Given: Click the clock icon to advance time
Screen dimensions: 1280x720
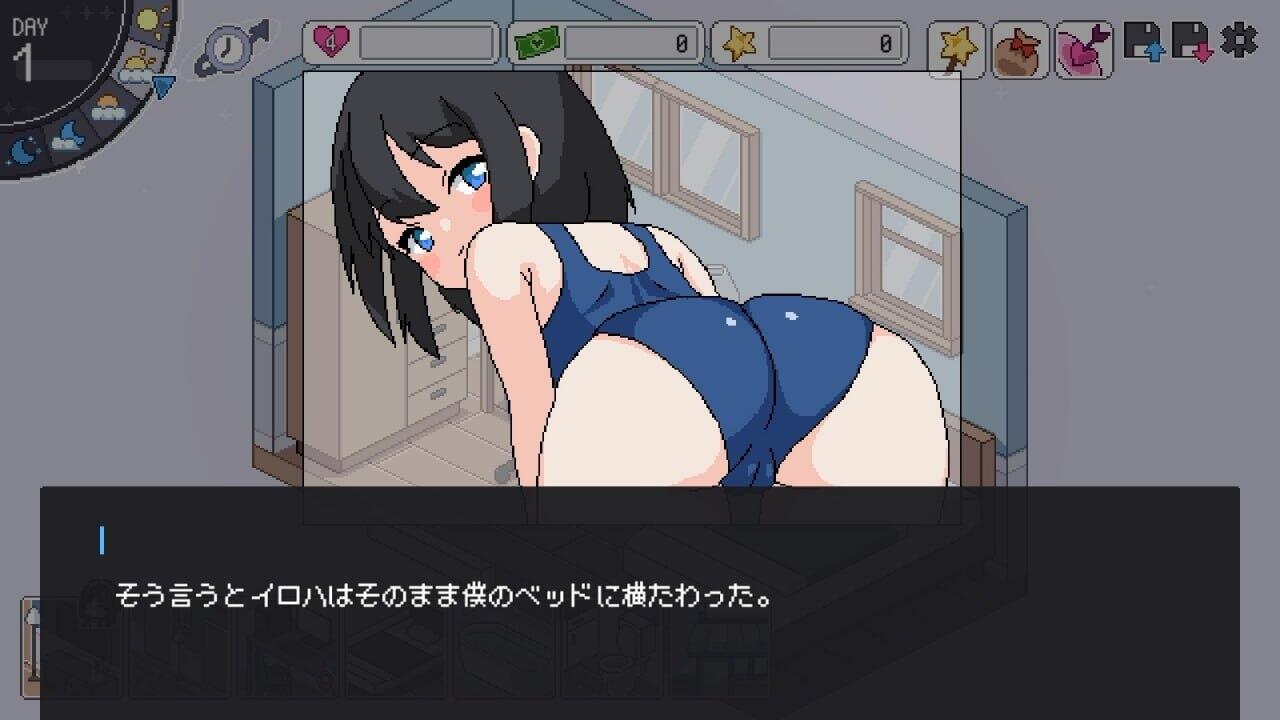Looking at the screenshot, I should [227, 47].
